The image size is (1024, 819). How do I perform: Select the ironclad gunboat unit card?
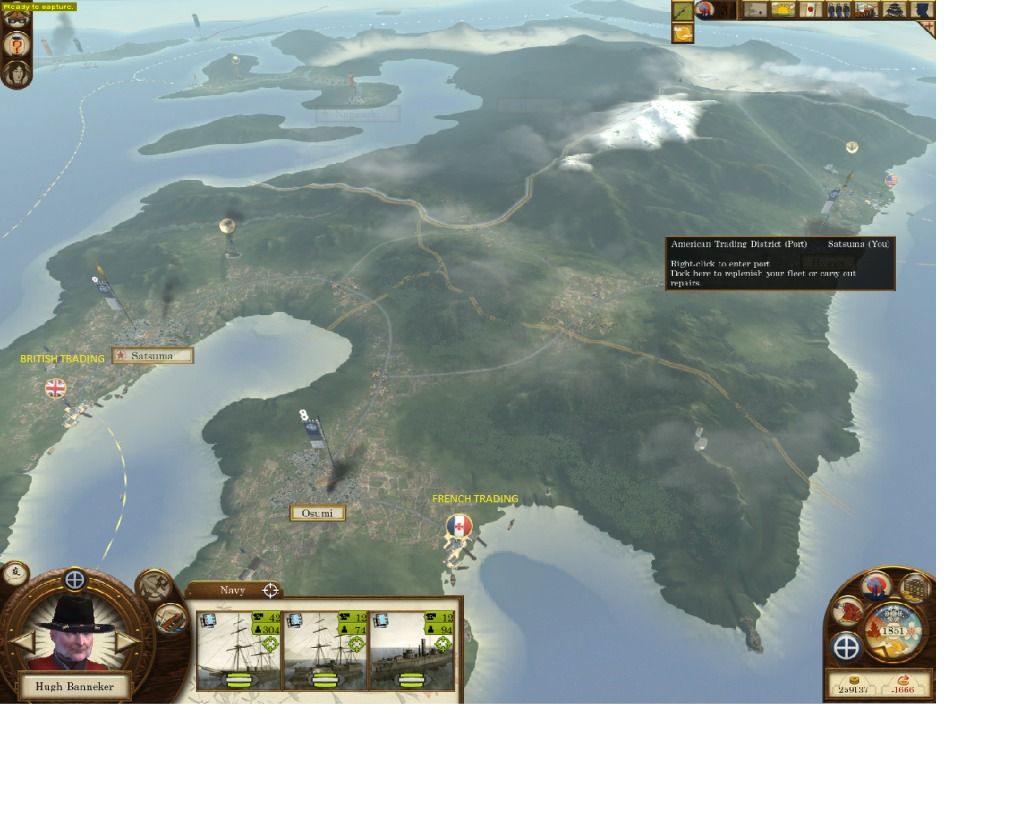[411, 651]
